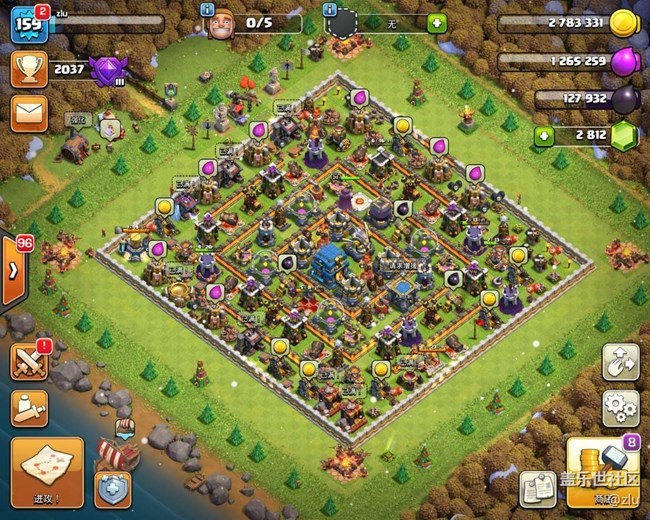Show builder info next to 0/5
Image resolution: width=650 pixels, height=520 pixels.
point(208,9)
